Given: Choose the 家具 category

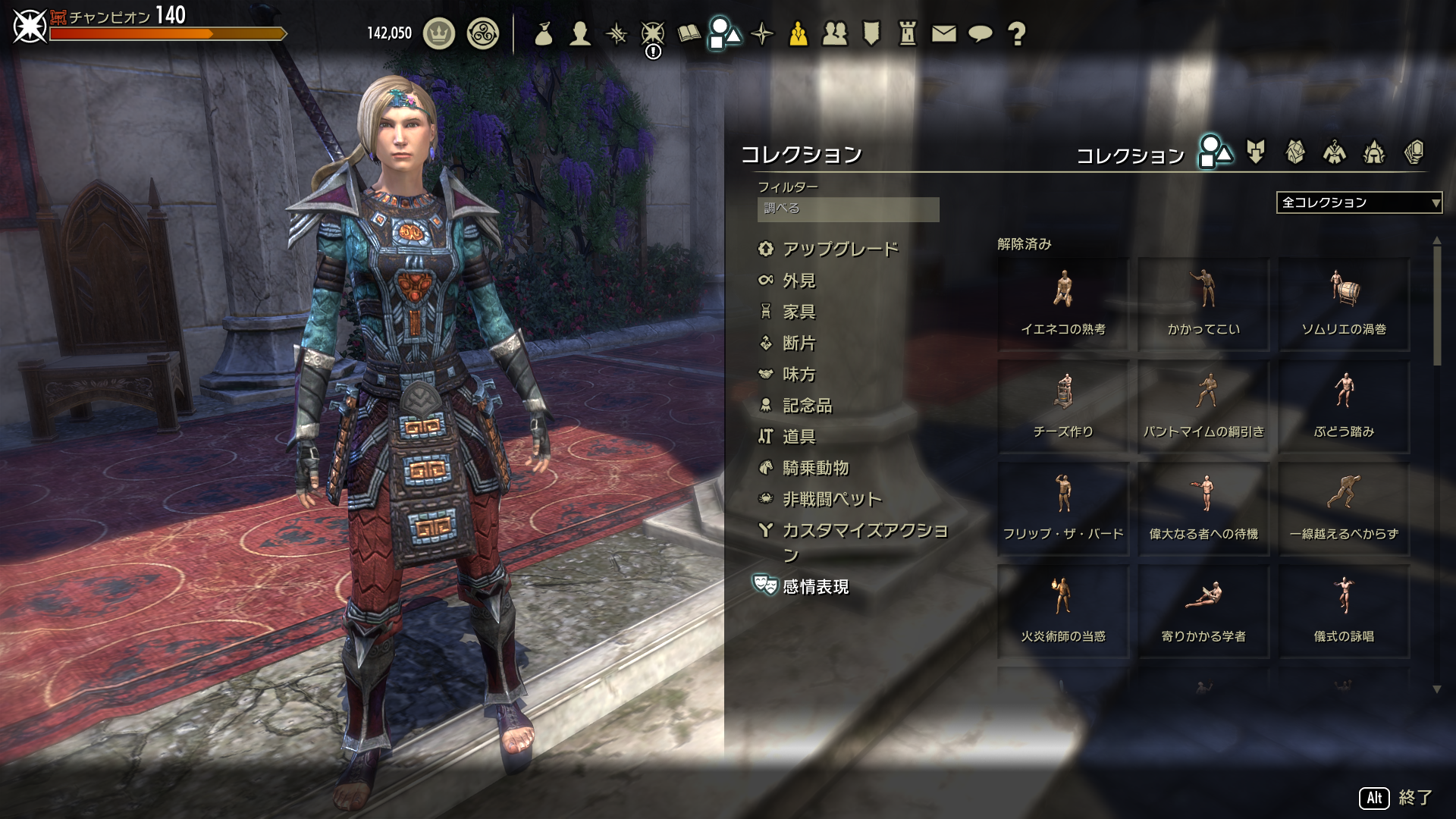Looking at the screenshot, I should pos(799,312).
